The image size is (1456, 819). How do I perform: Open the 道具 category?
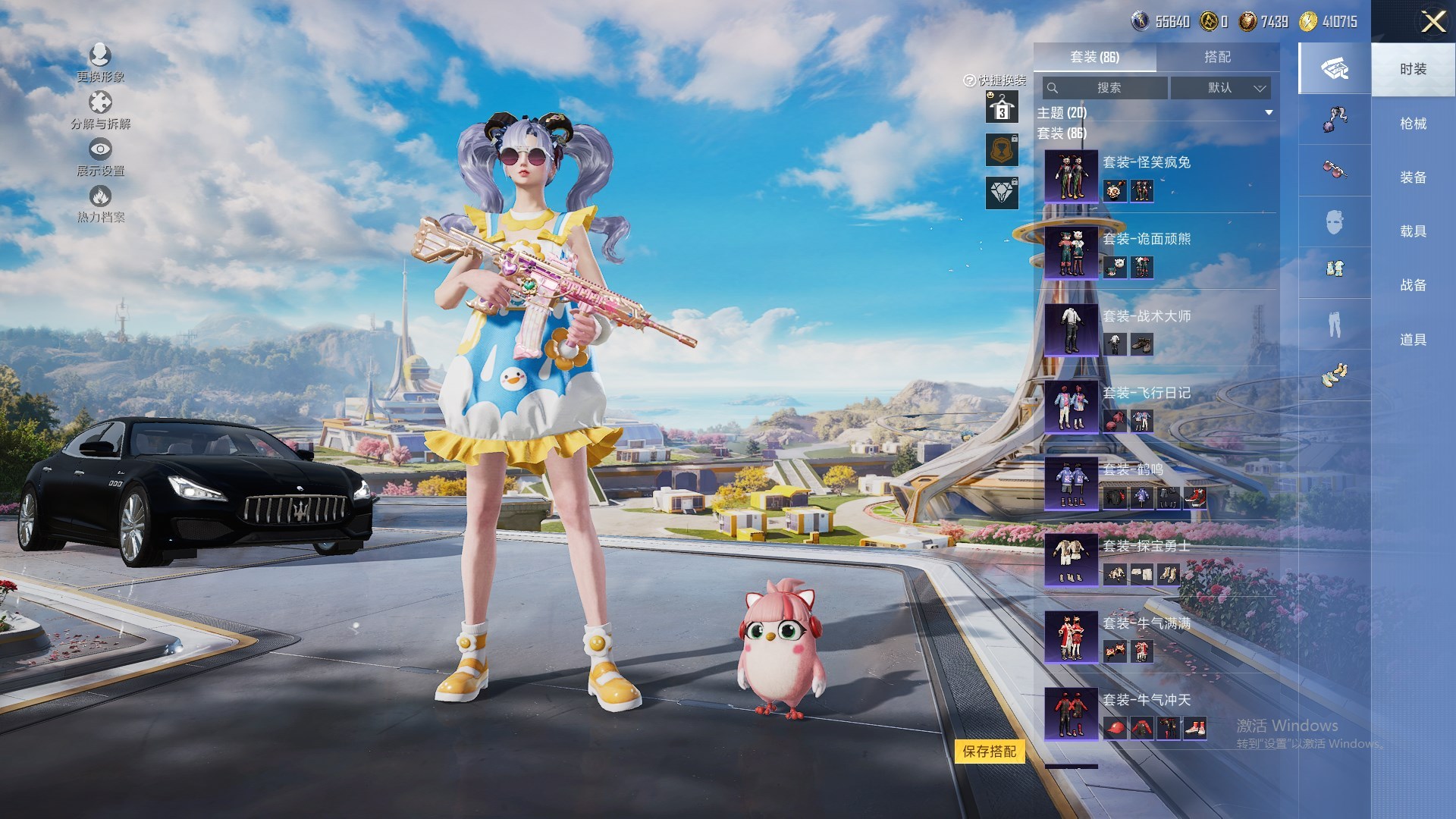coord(1413,340)
